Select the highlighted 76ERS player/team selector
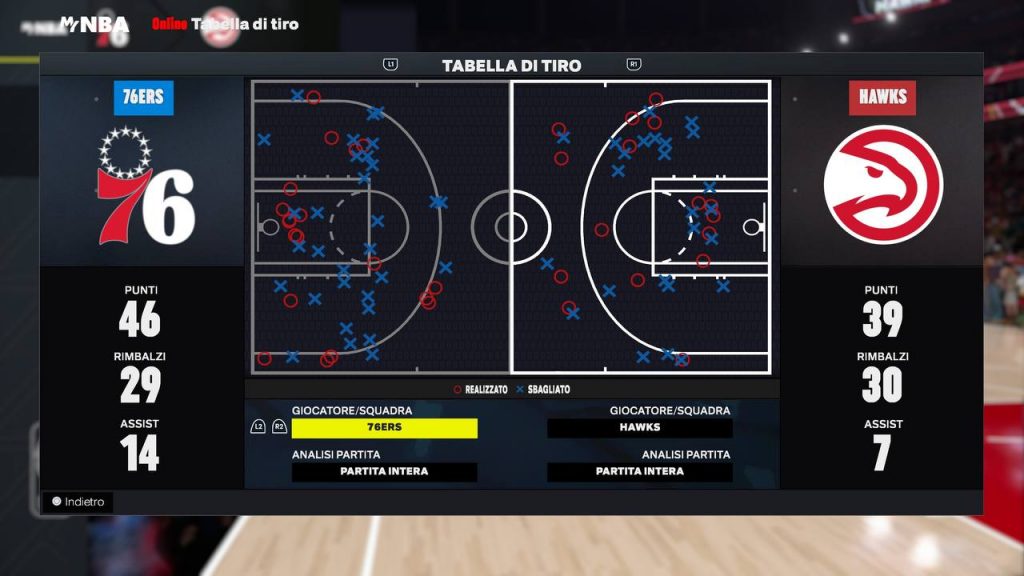 point(384,428)
